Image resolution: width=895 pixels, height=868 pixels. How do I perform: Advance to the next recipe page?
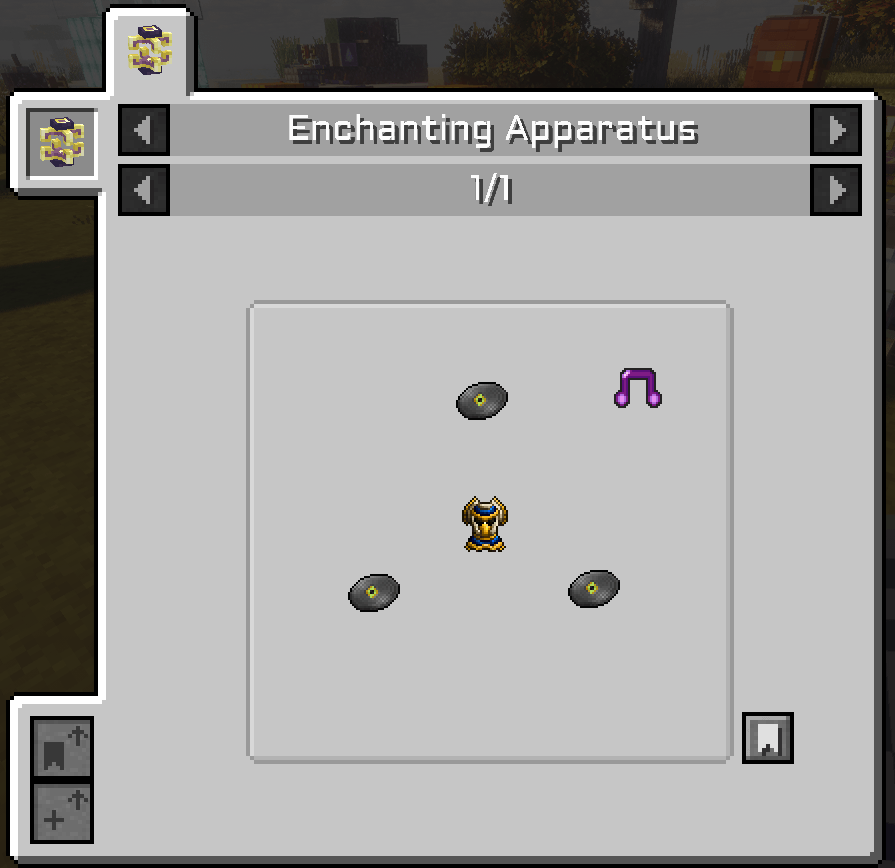click(x=836, y=190)
